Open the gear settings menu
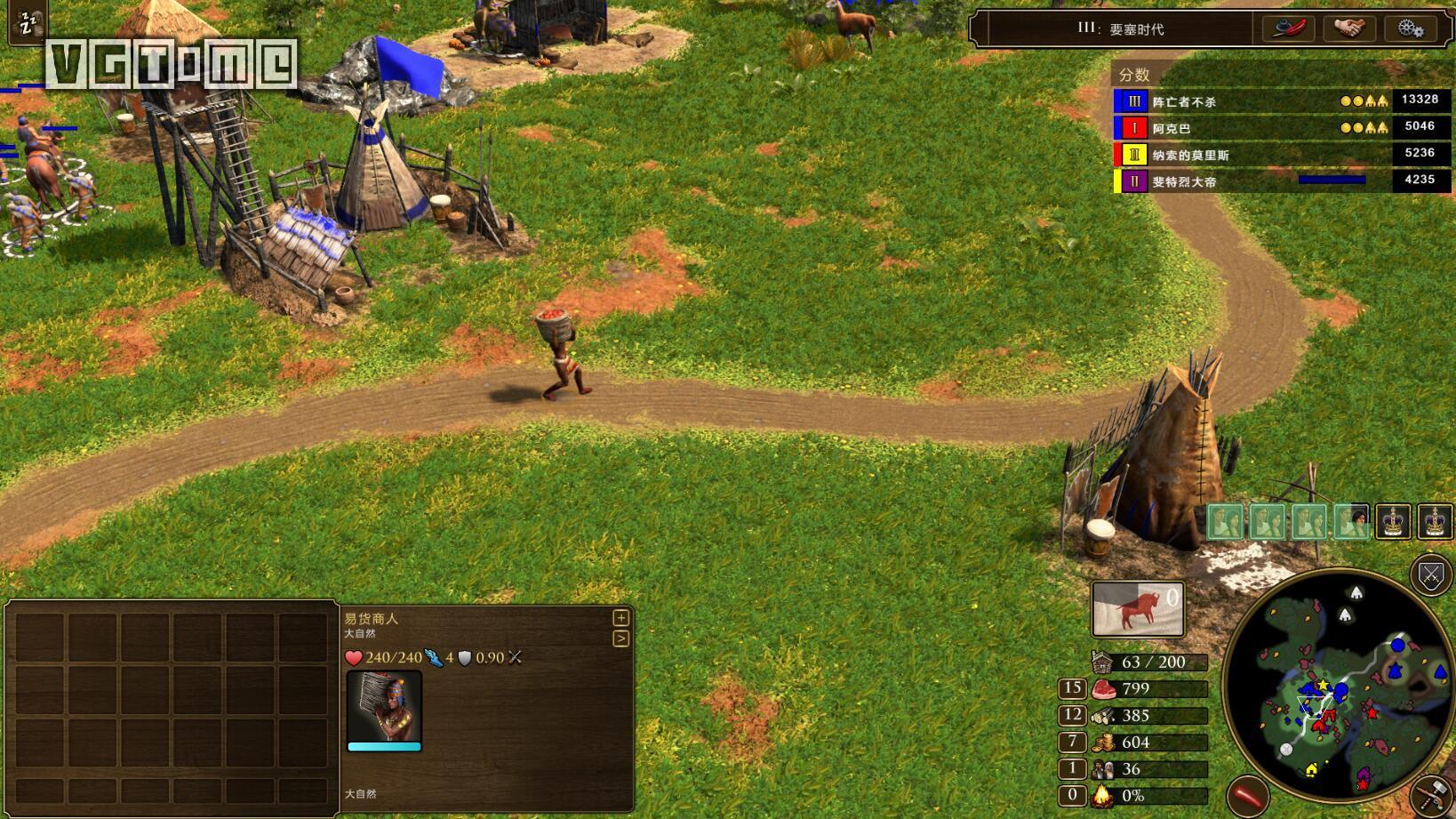The height and width of the screenshot is (819, 1456). coord(1410,28)
